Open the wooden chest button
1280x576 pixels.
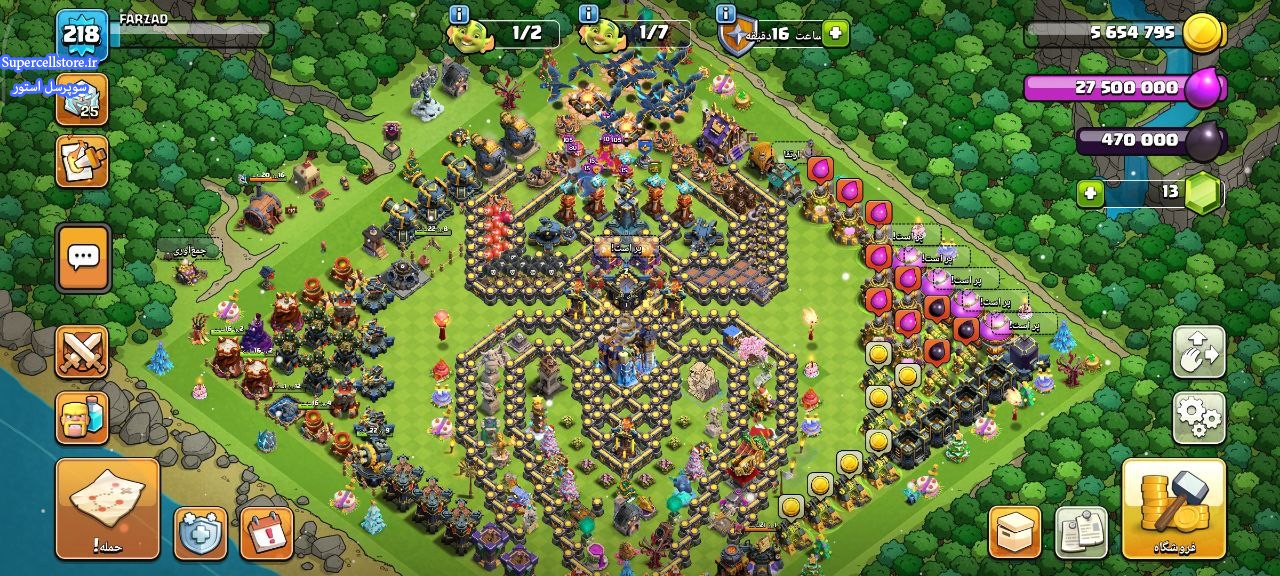click(x=1015, y=532)
